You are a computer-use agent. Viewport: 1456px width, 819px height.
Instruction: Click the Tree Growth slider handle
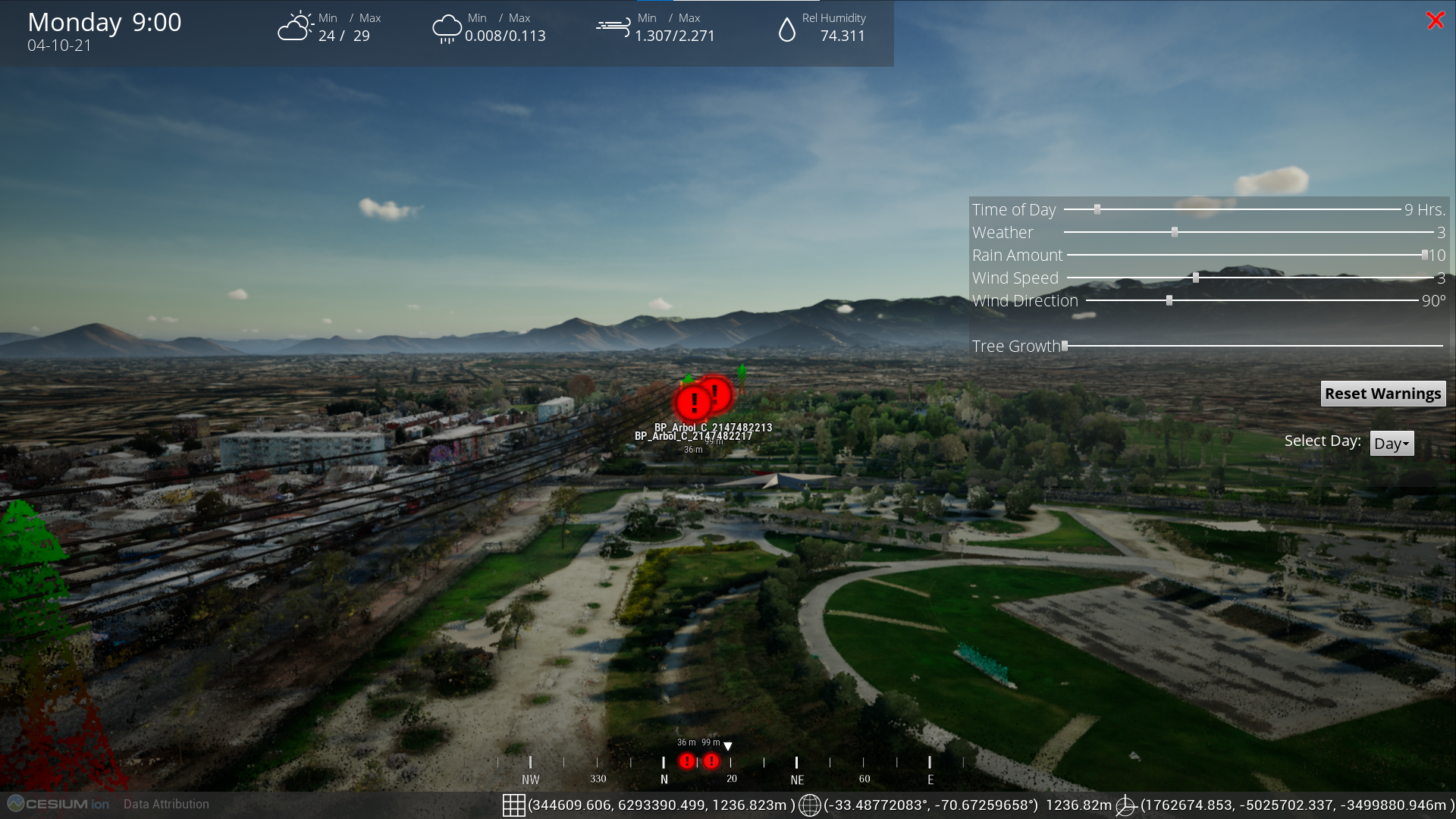click(1065, 346)
